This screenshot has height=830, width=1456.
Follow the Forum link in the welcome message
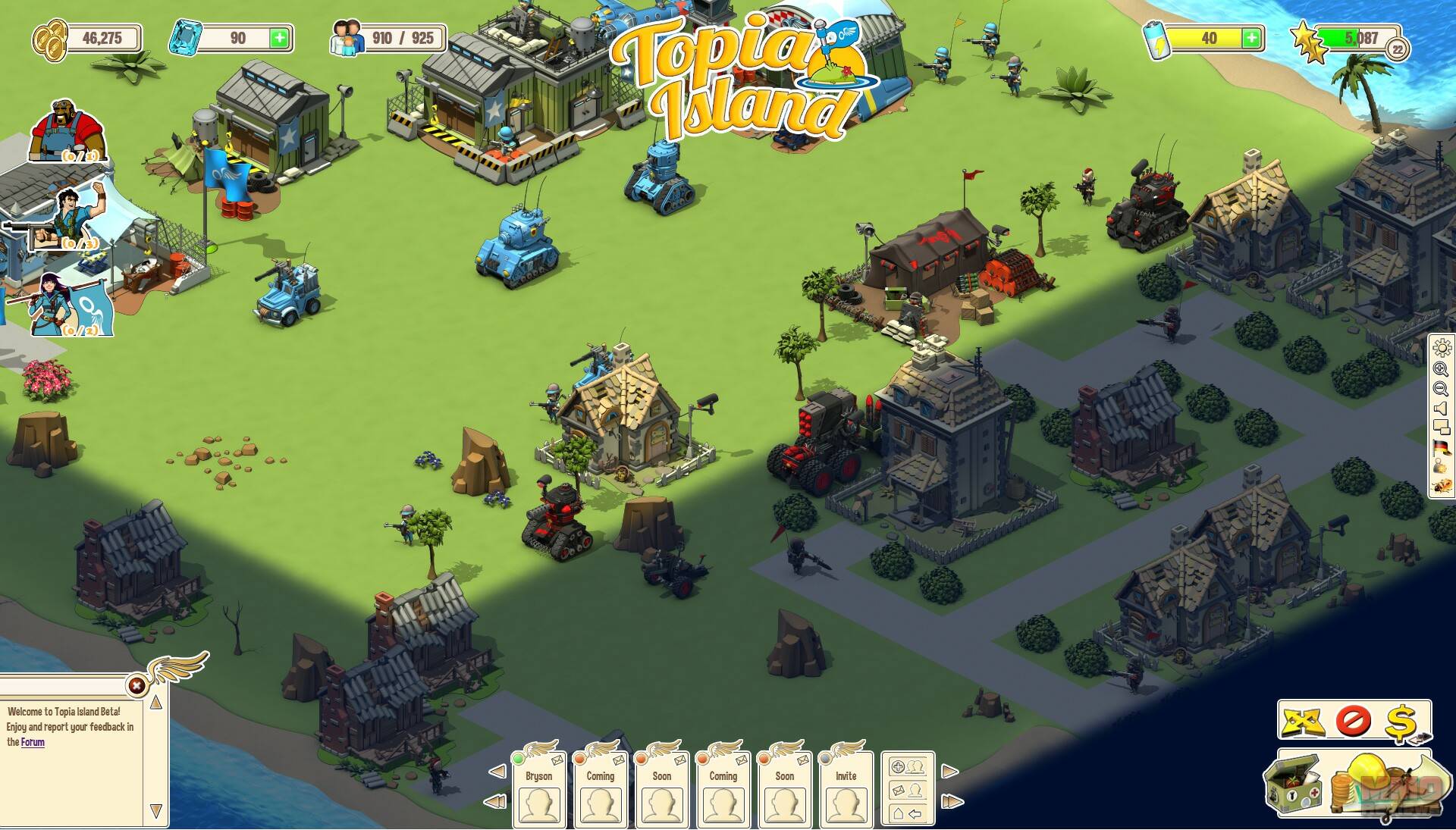click(33, 742)
